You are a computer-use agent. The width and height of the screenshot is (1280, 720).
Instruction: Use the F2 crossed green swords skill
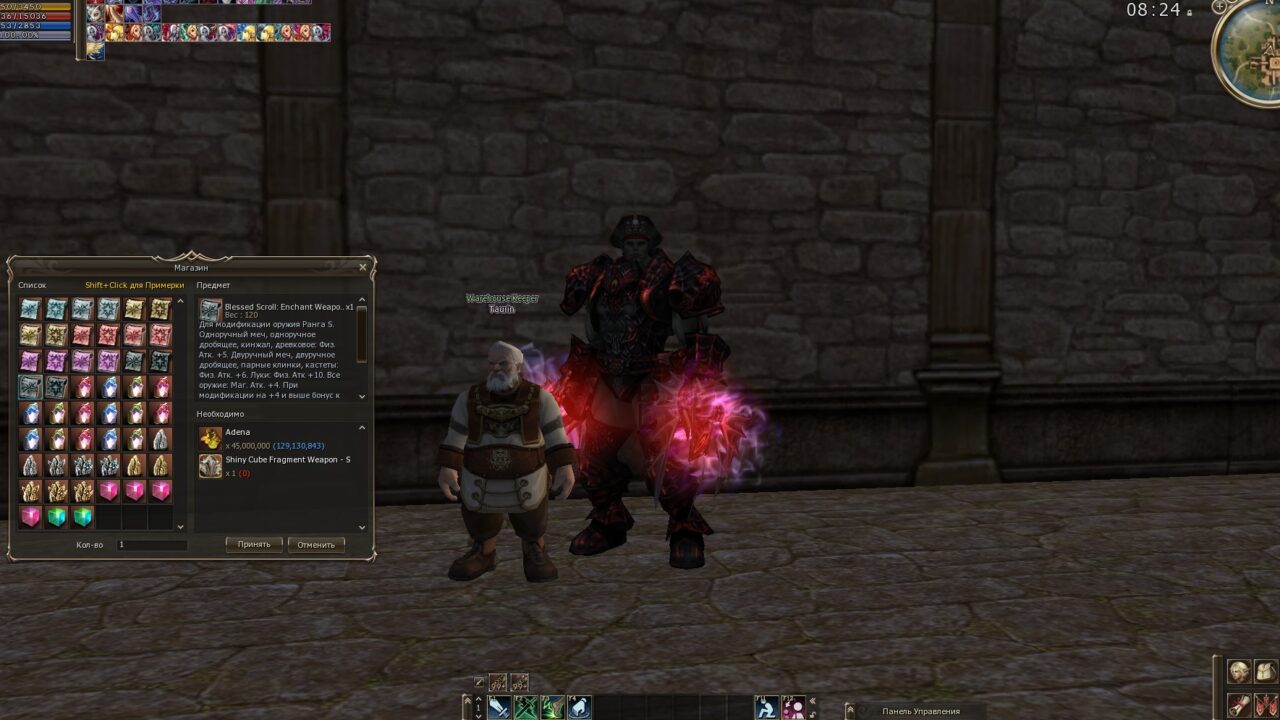point(526,708)
